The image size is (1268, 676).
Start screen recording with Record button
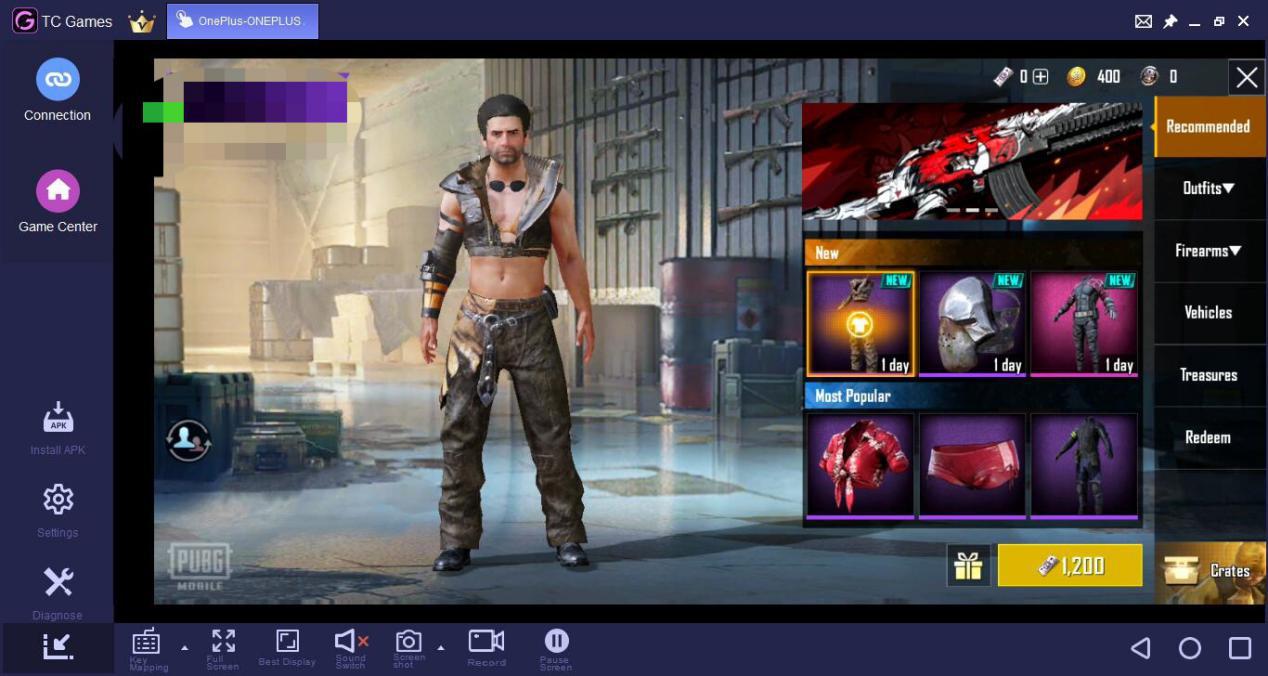(486, 646)
